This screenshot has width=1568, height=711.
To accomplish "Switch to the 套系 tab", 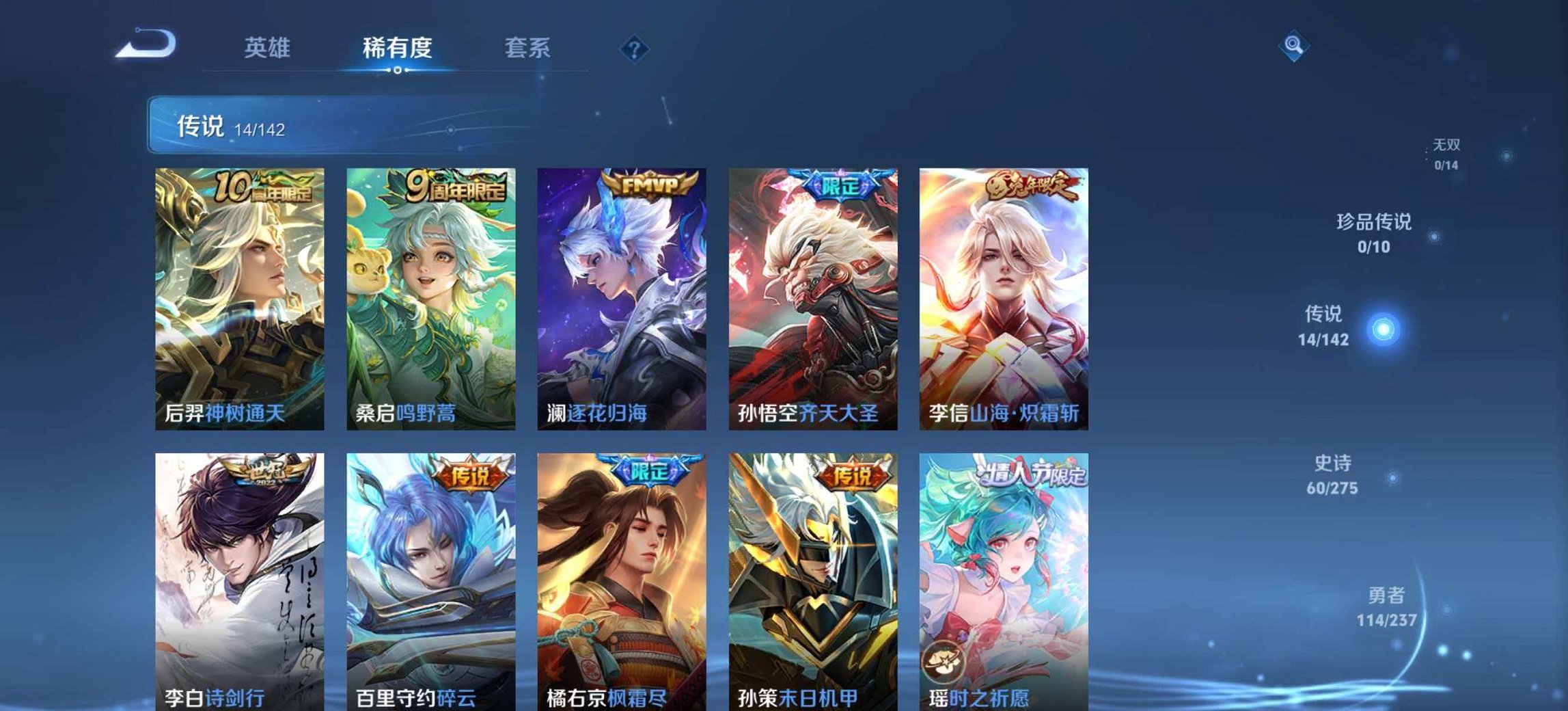I will tap(527, 48).
